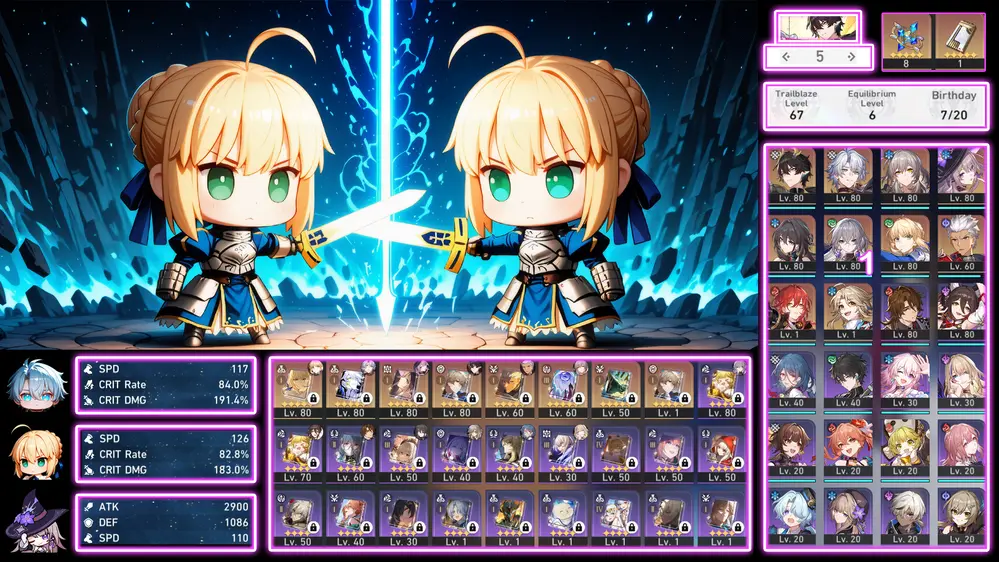Select the golden ticket icon showing 1

coord(960,40)
